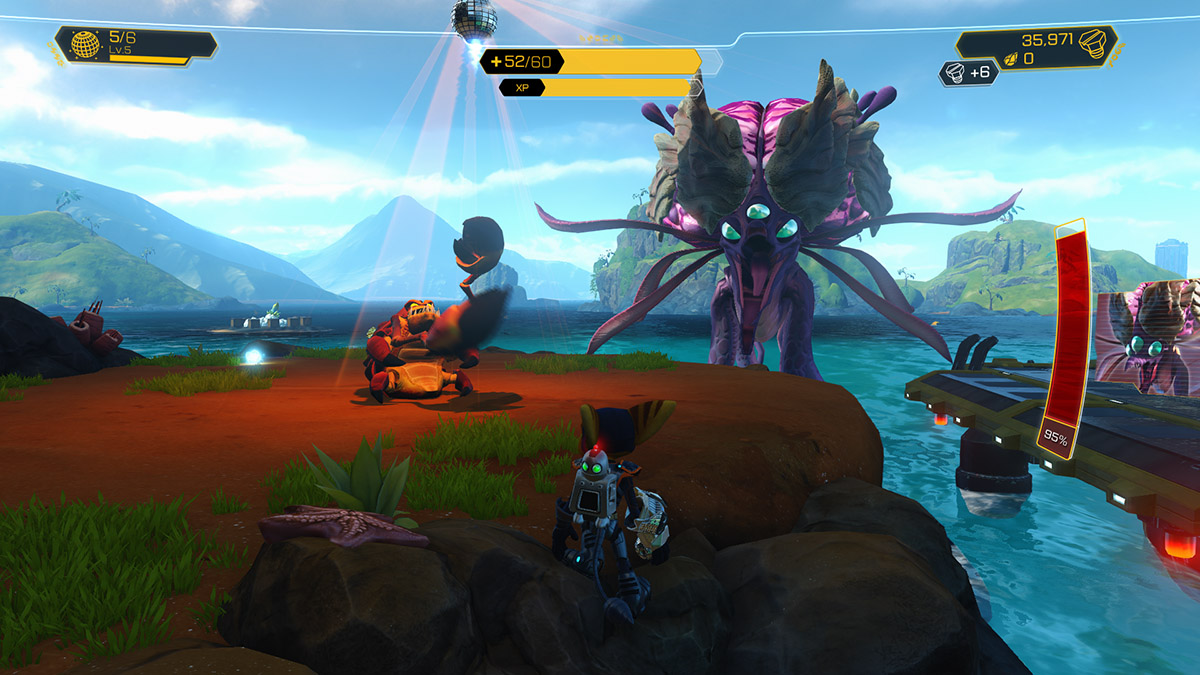Click the boss portrait thumbnail
Screen dimensions: 1200x675
click(x=1147, y=336)
